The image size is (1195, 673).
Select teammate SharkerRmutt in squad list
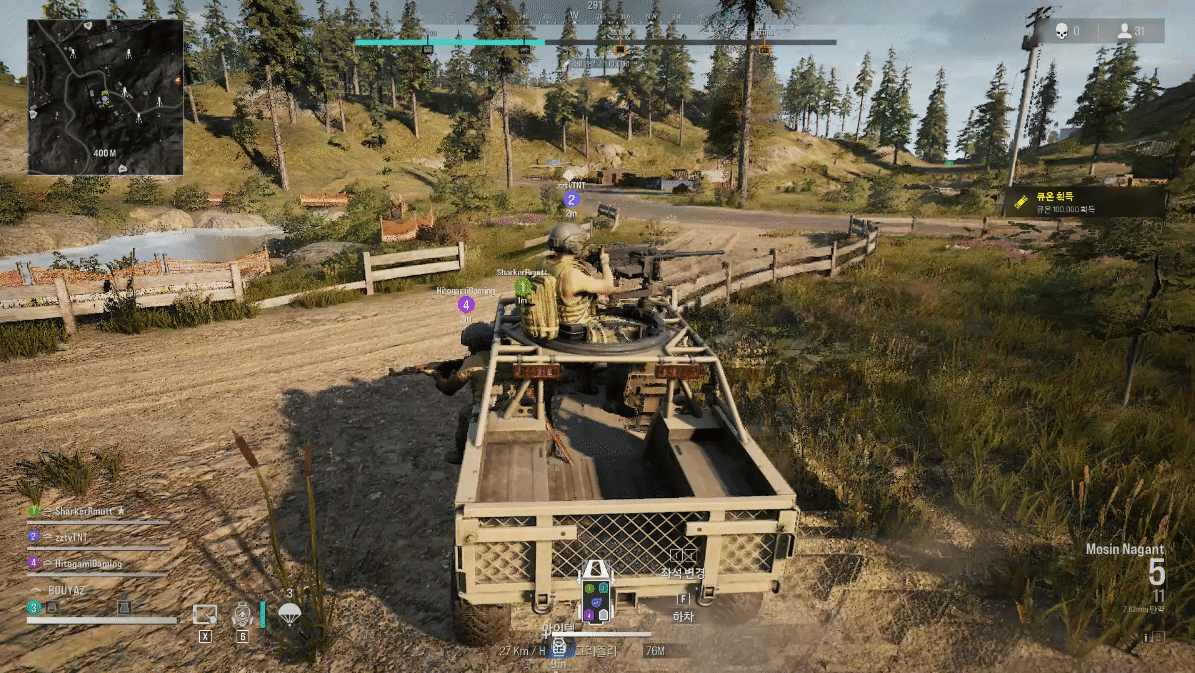click(90, 511)
